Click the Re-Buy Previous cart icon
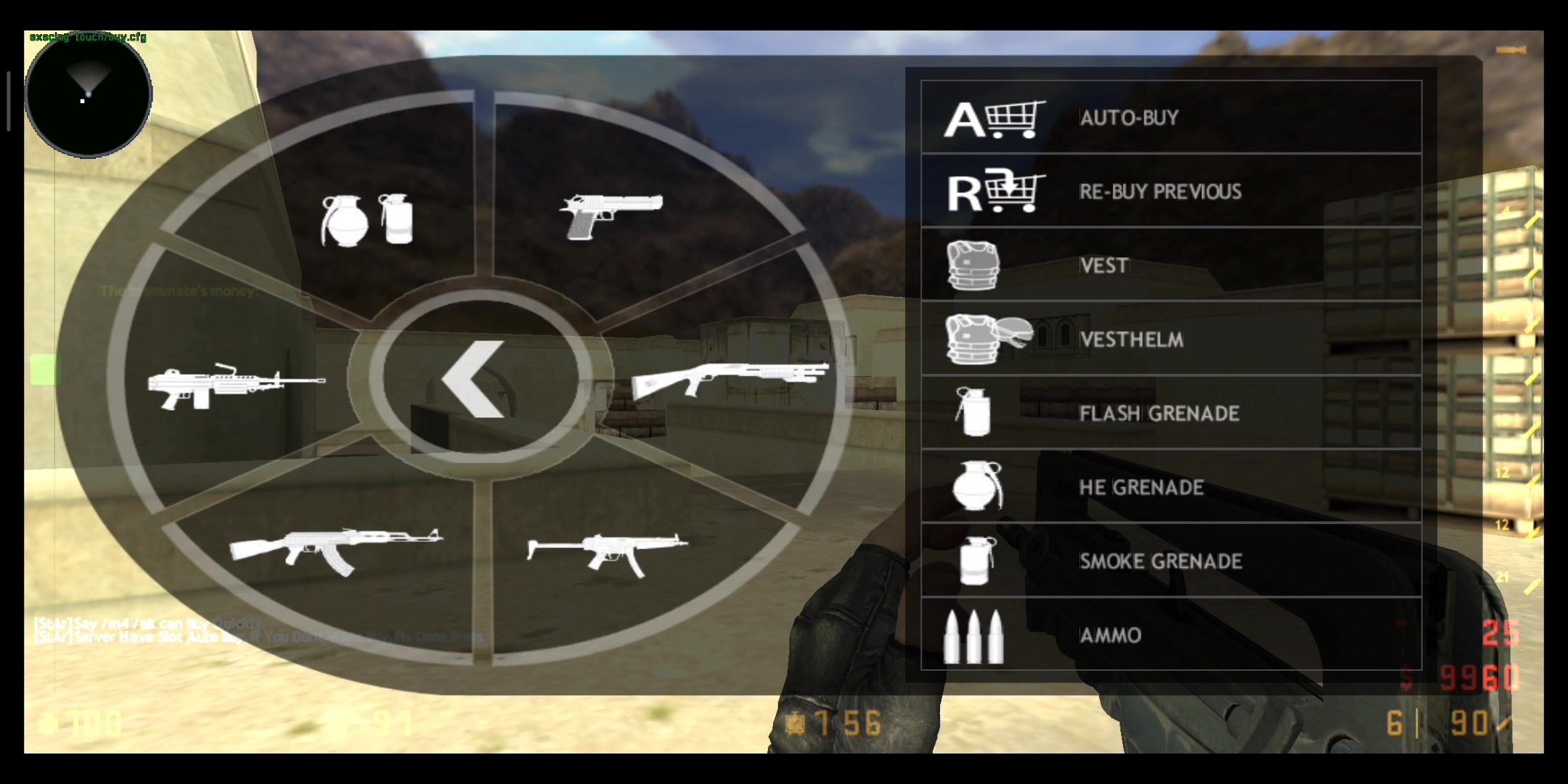 pyautogui.click(x=996, y=192)
